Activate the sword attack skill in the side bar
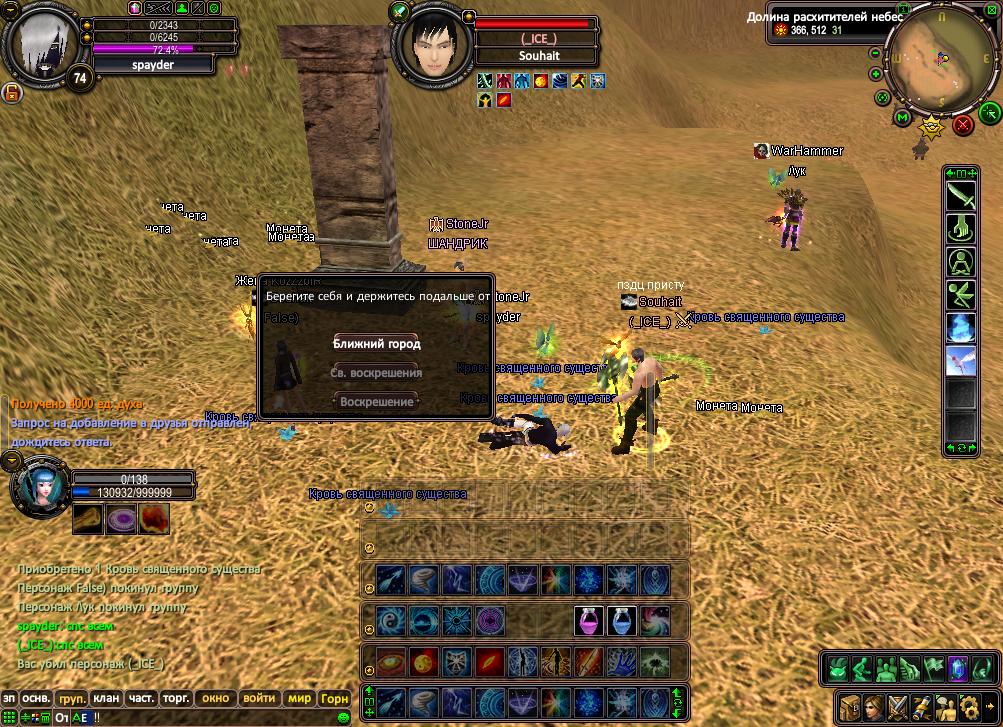Image resolution: width=1003 pixels, height=727 pixels. (961, 194)
